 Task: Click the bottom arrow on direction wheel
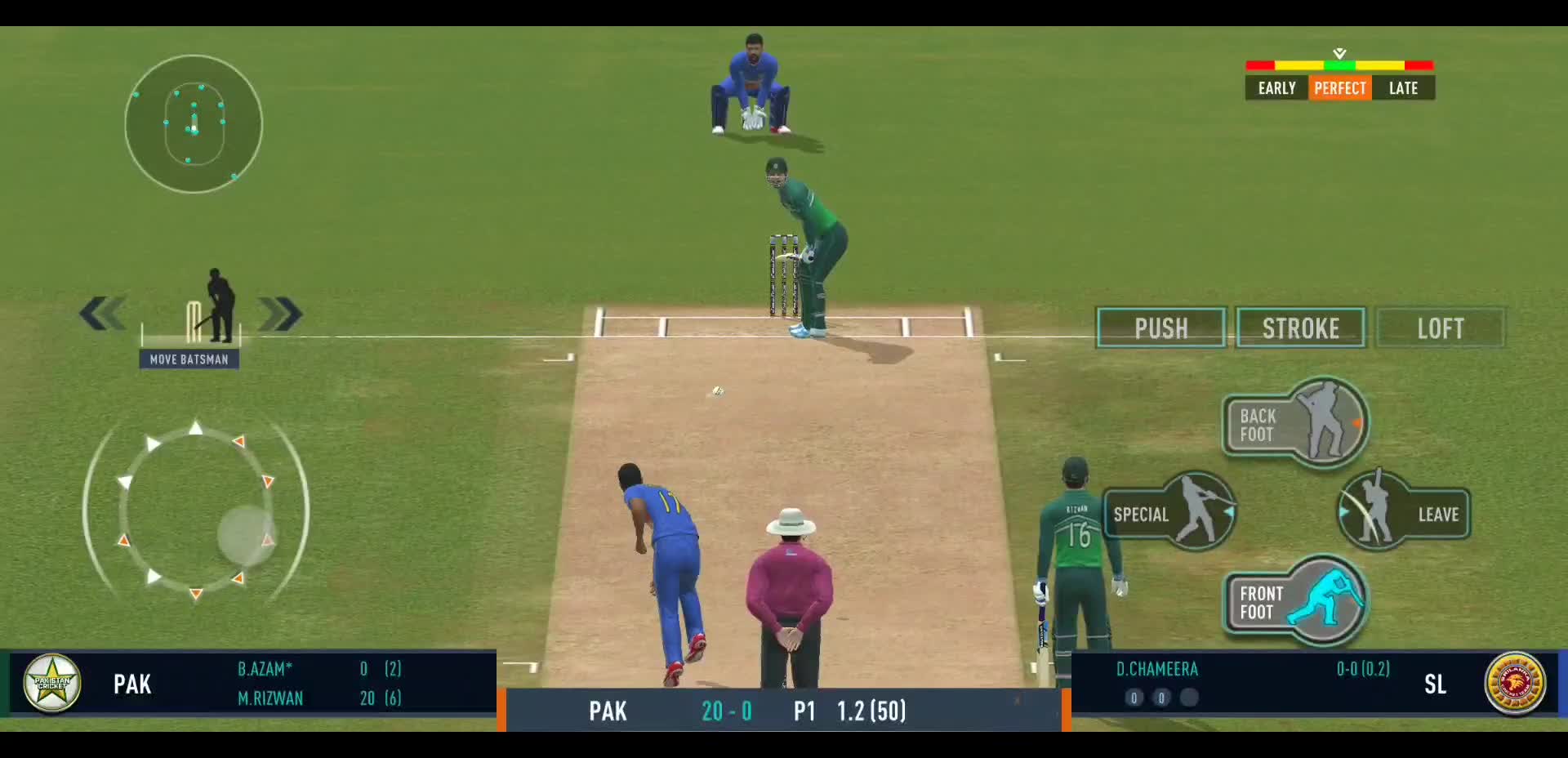click(x=196, y=594)
